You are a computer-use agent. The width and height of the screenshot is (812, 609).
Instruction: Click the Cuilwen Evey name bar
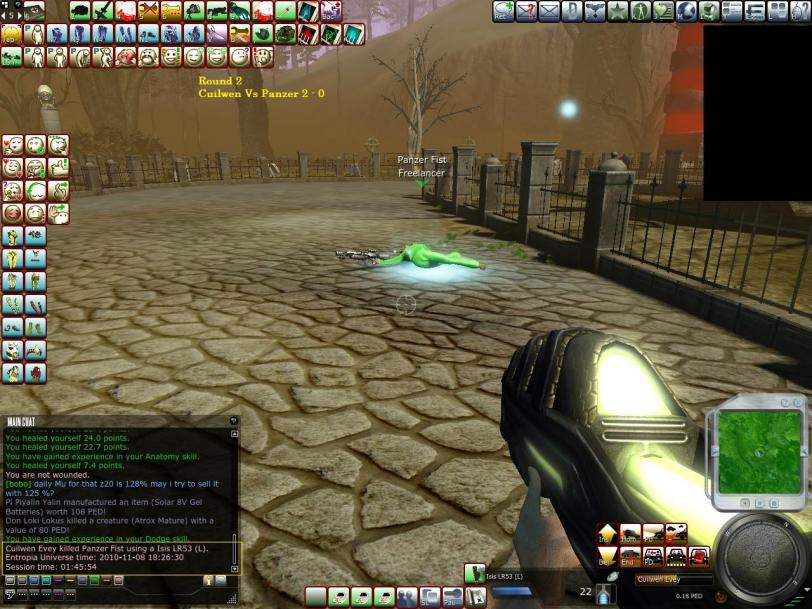pos(672,579)
